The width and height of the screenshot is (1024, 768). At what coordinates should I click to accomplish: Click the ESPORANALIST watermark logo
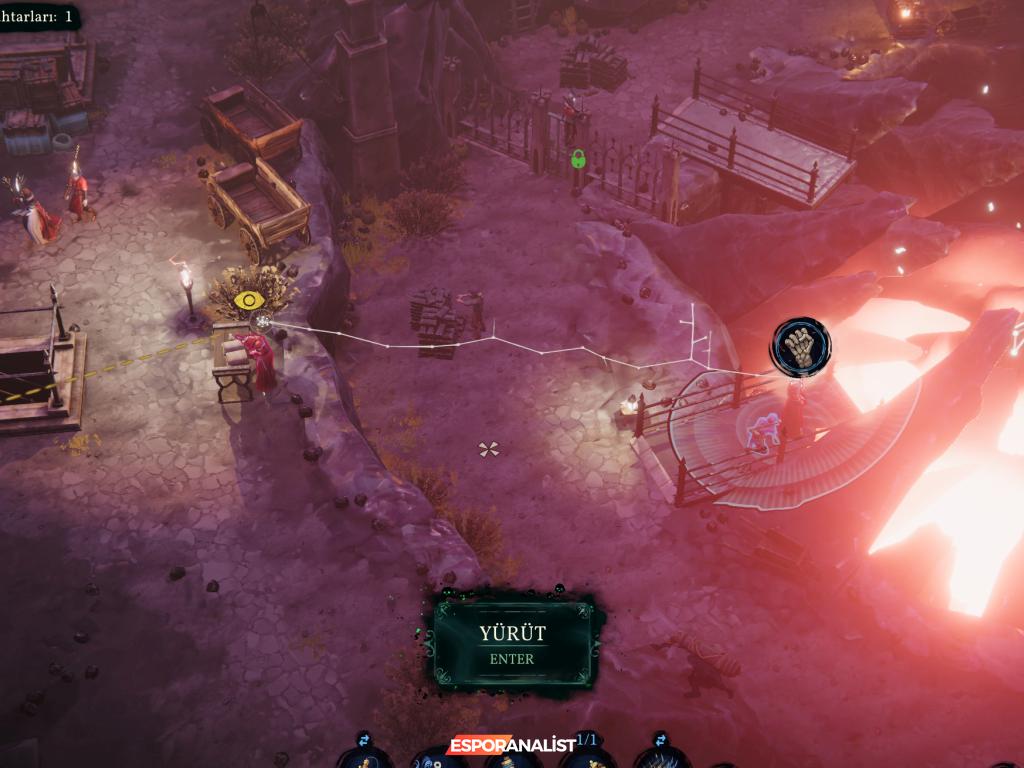tap(511, 745)
